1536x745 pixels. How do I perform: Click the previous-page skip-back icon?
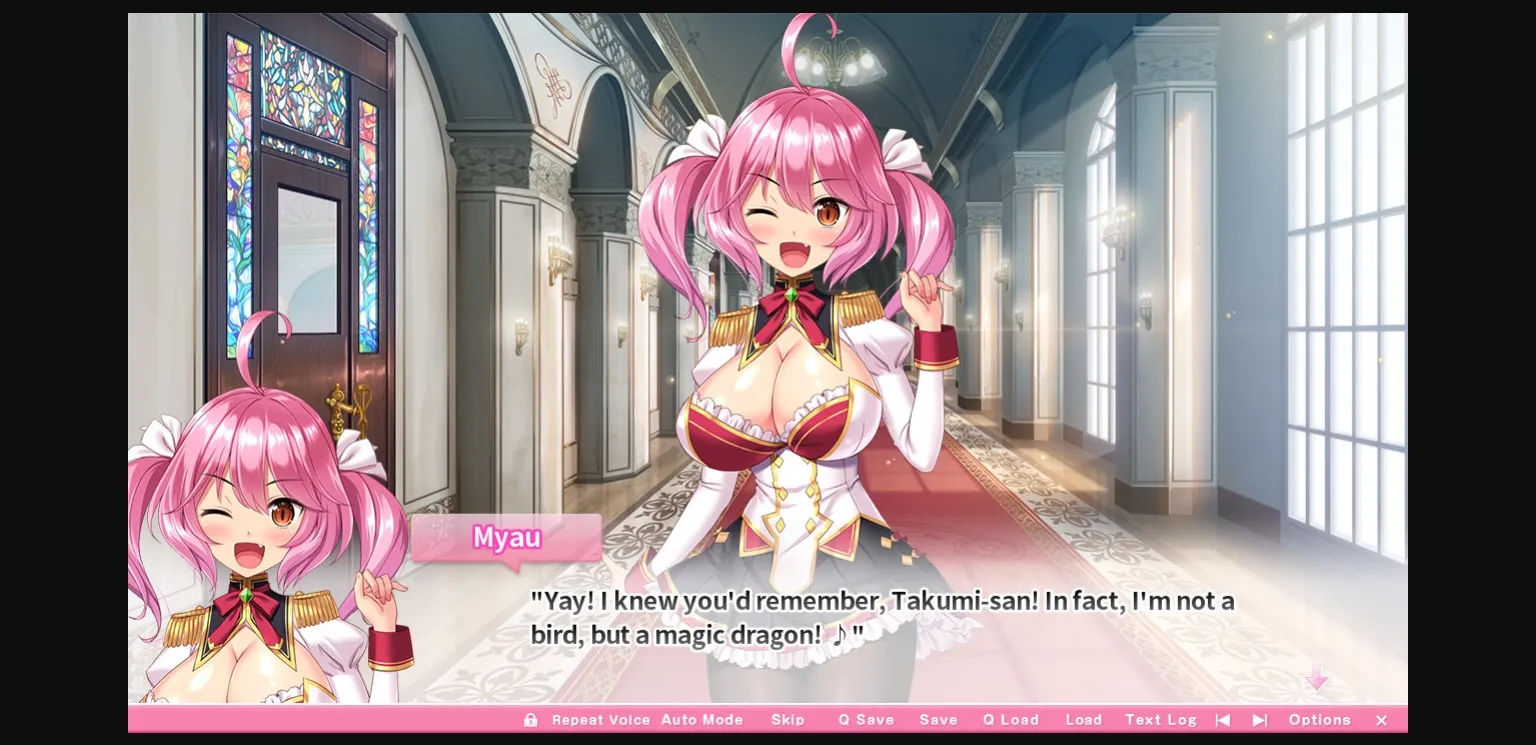click(x=1222, y=720)
